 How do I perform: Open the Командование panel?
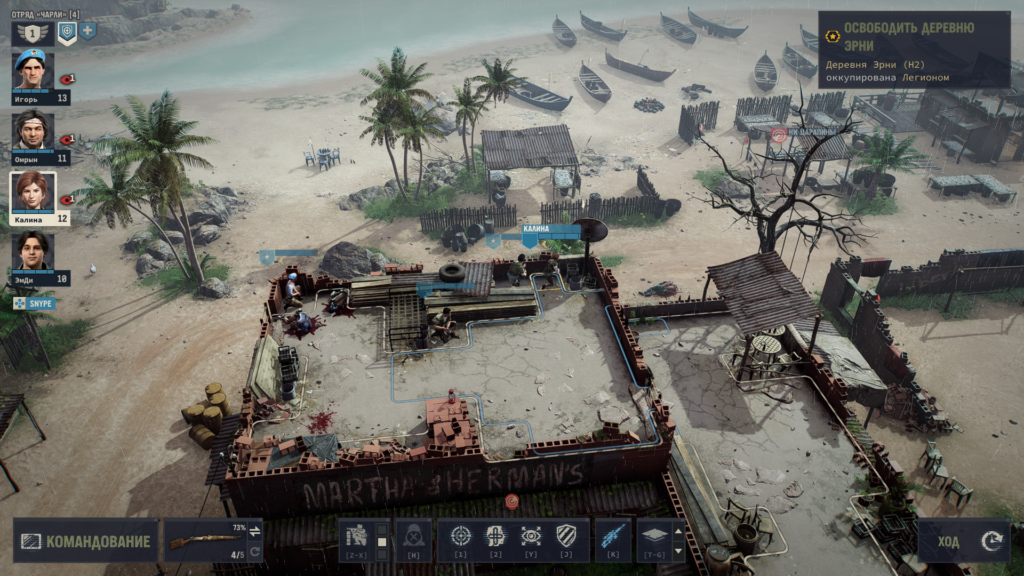click(x=86, y=541)
